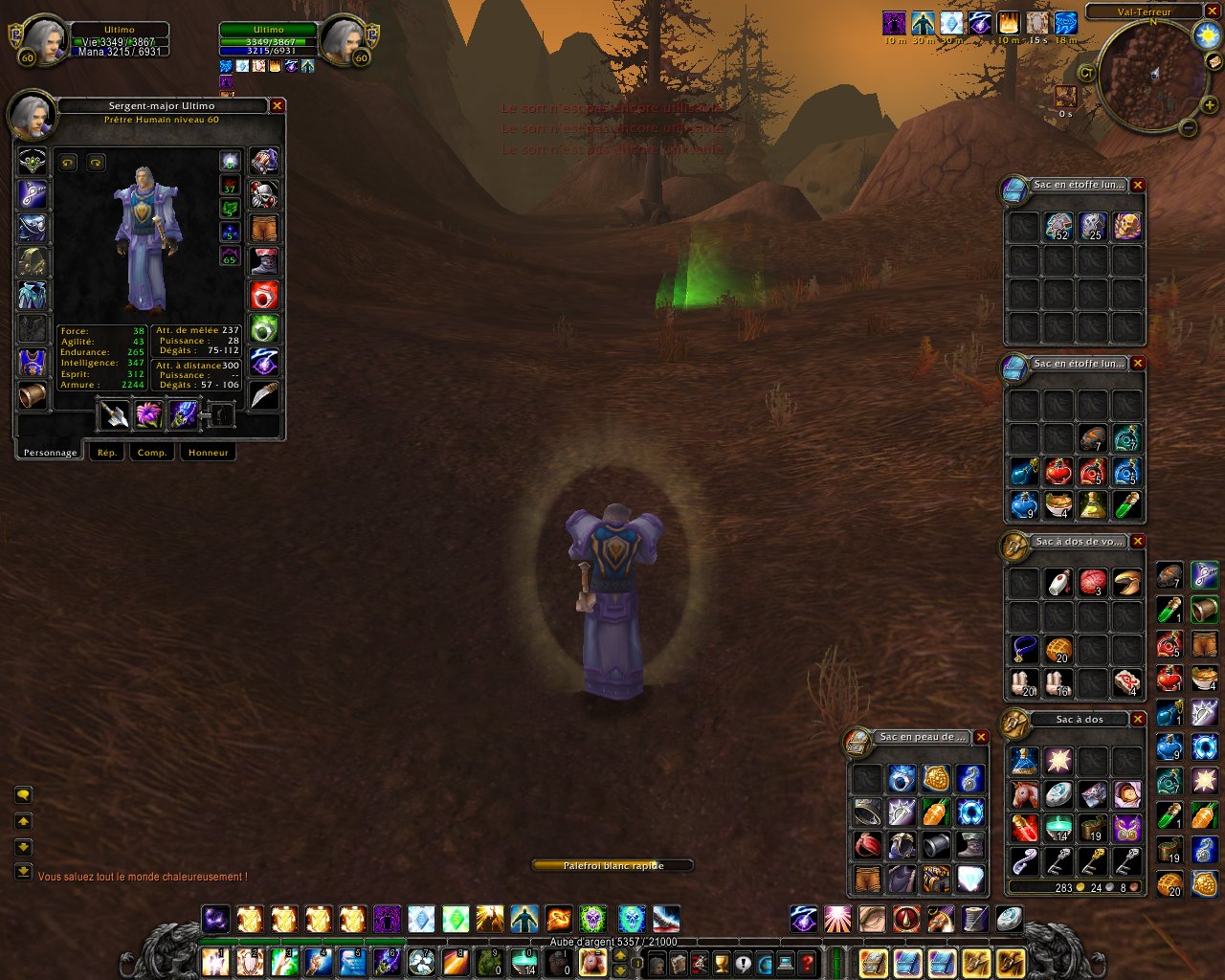
Task: Switch to the Rép. tab
Action: click(107, 452)
